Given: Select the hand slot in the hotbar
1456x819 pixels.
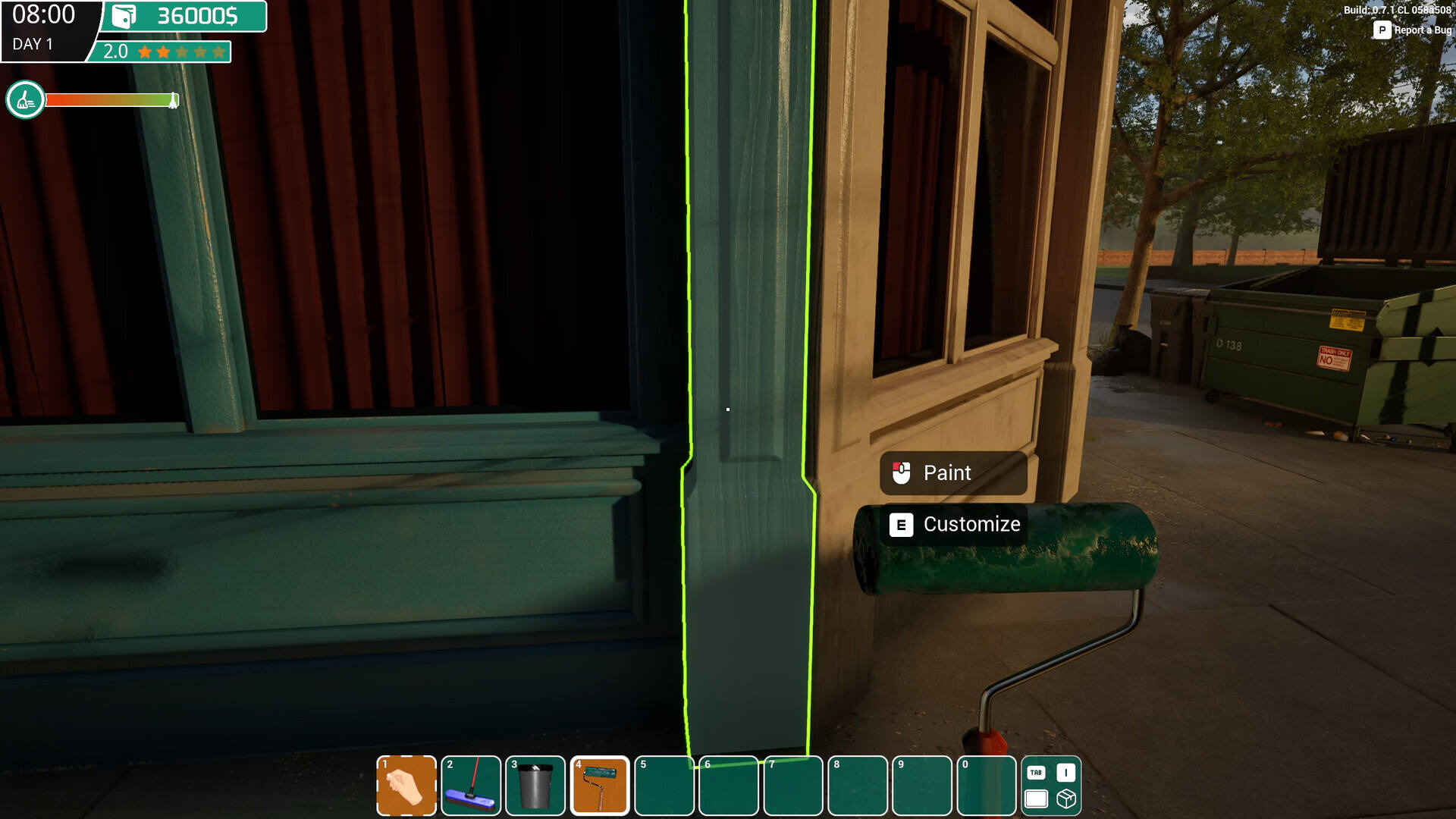Looking at the screenshot, I should click(x=406, y=786).
